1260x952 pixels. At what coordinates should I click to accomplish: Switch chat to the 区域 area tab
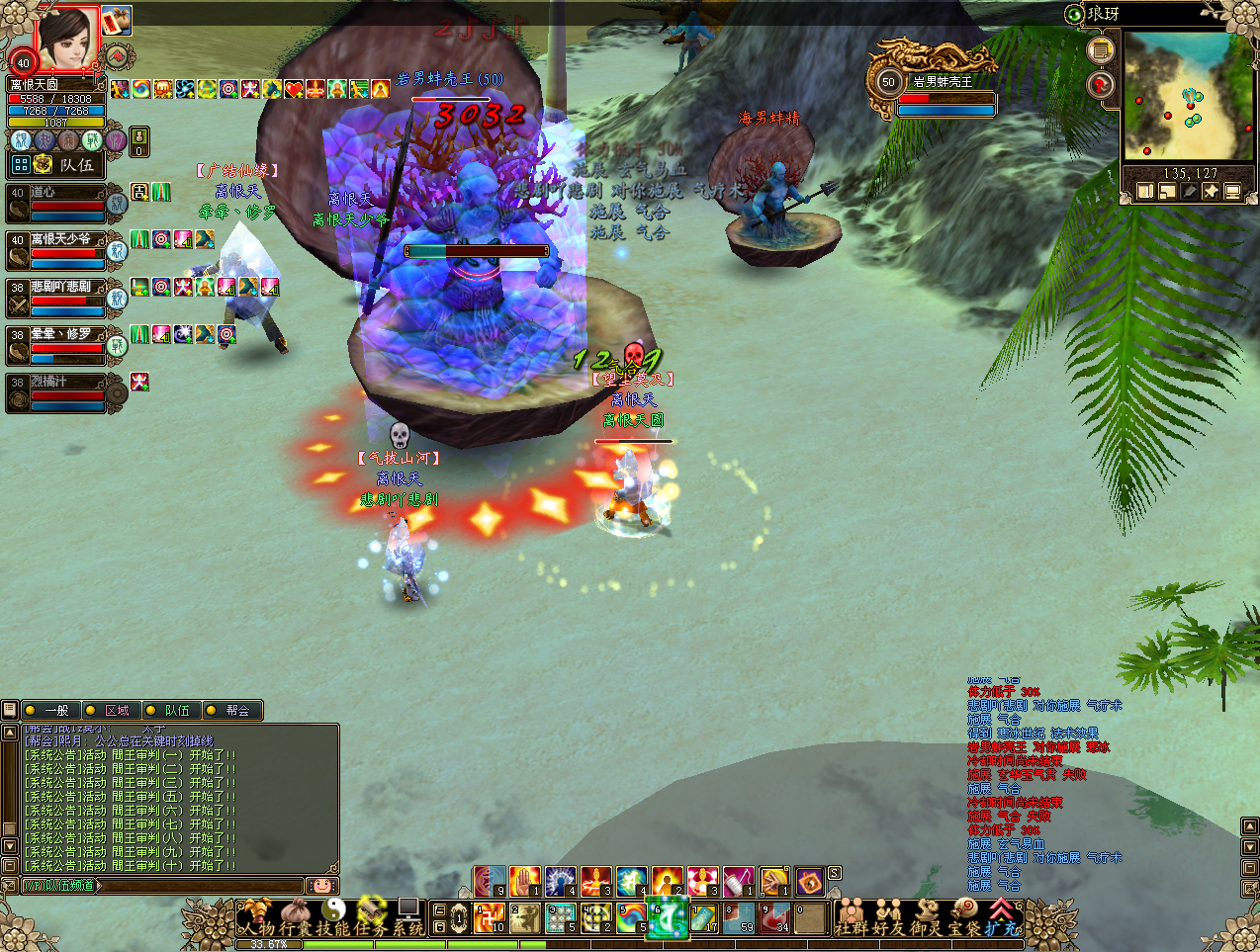[x=112, y=710]
